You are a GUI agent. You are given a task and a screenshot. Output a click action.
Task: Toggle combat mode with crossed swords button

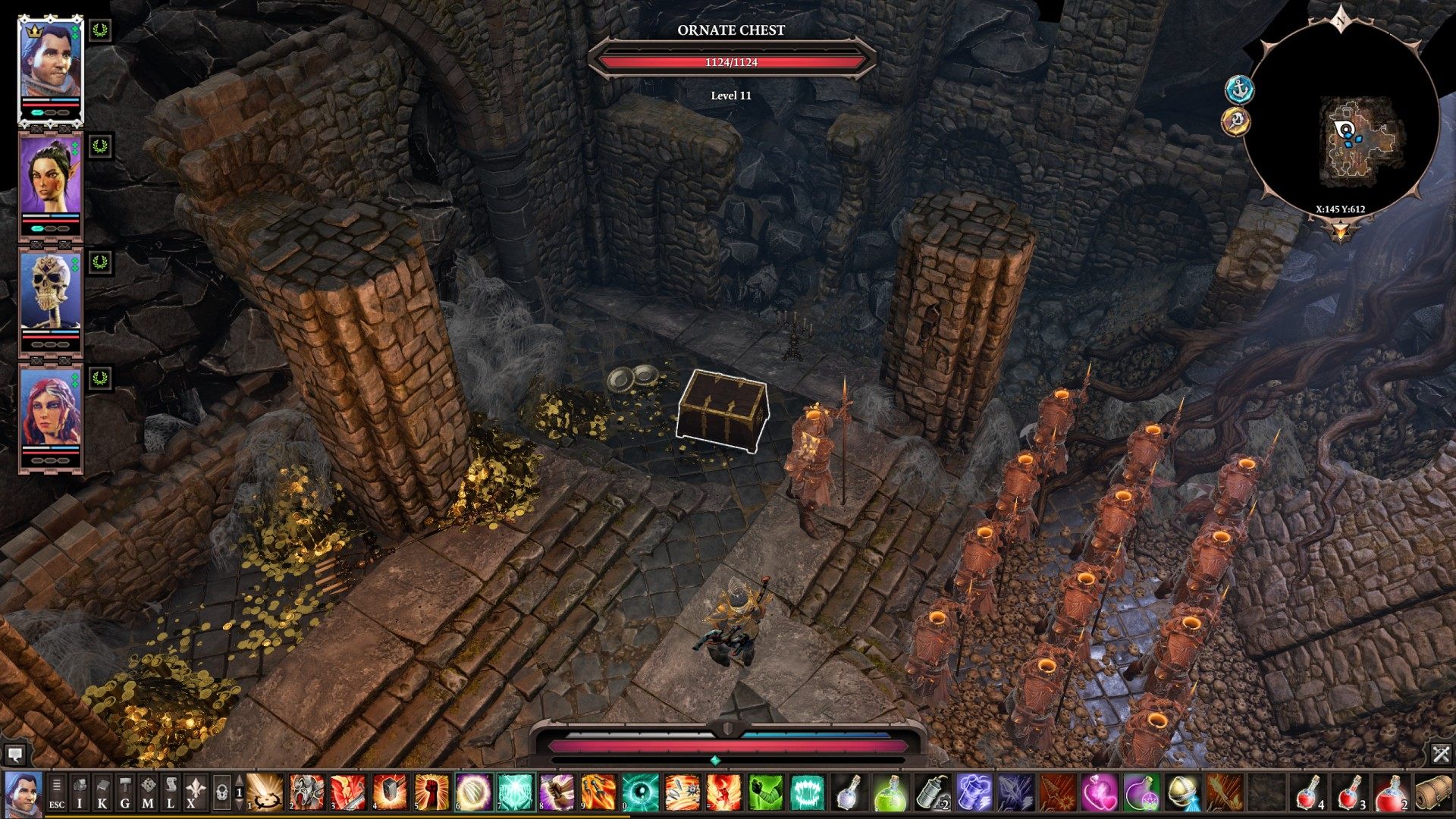pyautogui.click(x=1441, y=754)
